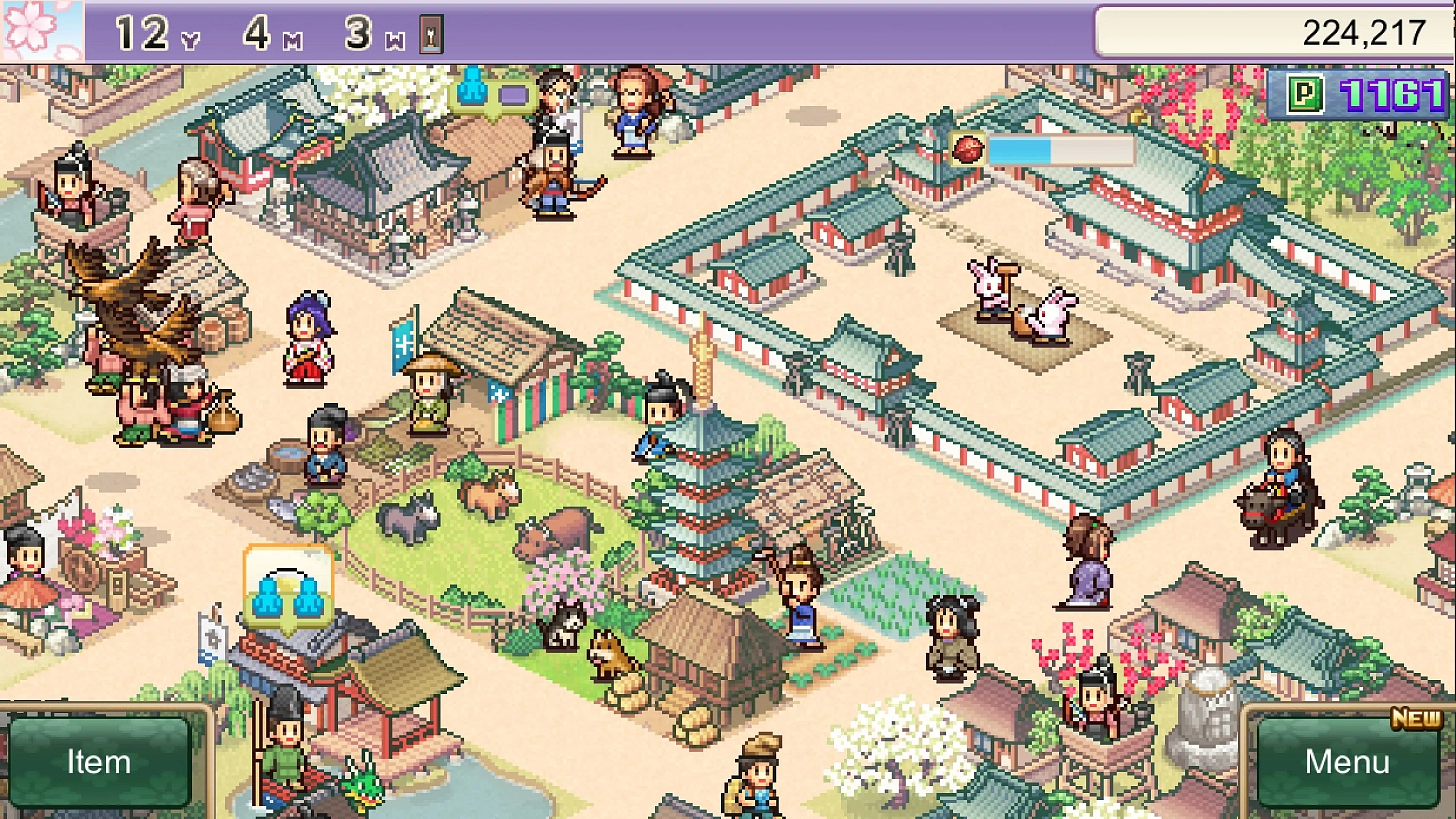Screen dimensions: 1456x819
Task: Click the NEW ribbon on the Menu button
Action: pyautogui.click(x=1415, y=718)
